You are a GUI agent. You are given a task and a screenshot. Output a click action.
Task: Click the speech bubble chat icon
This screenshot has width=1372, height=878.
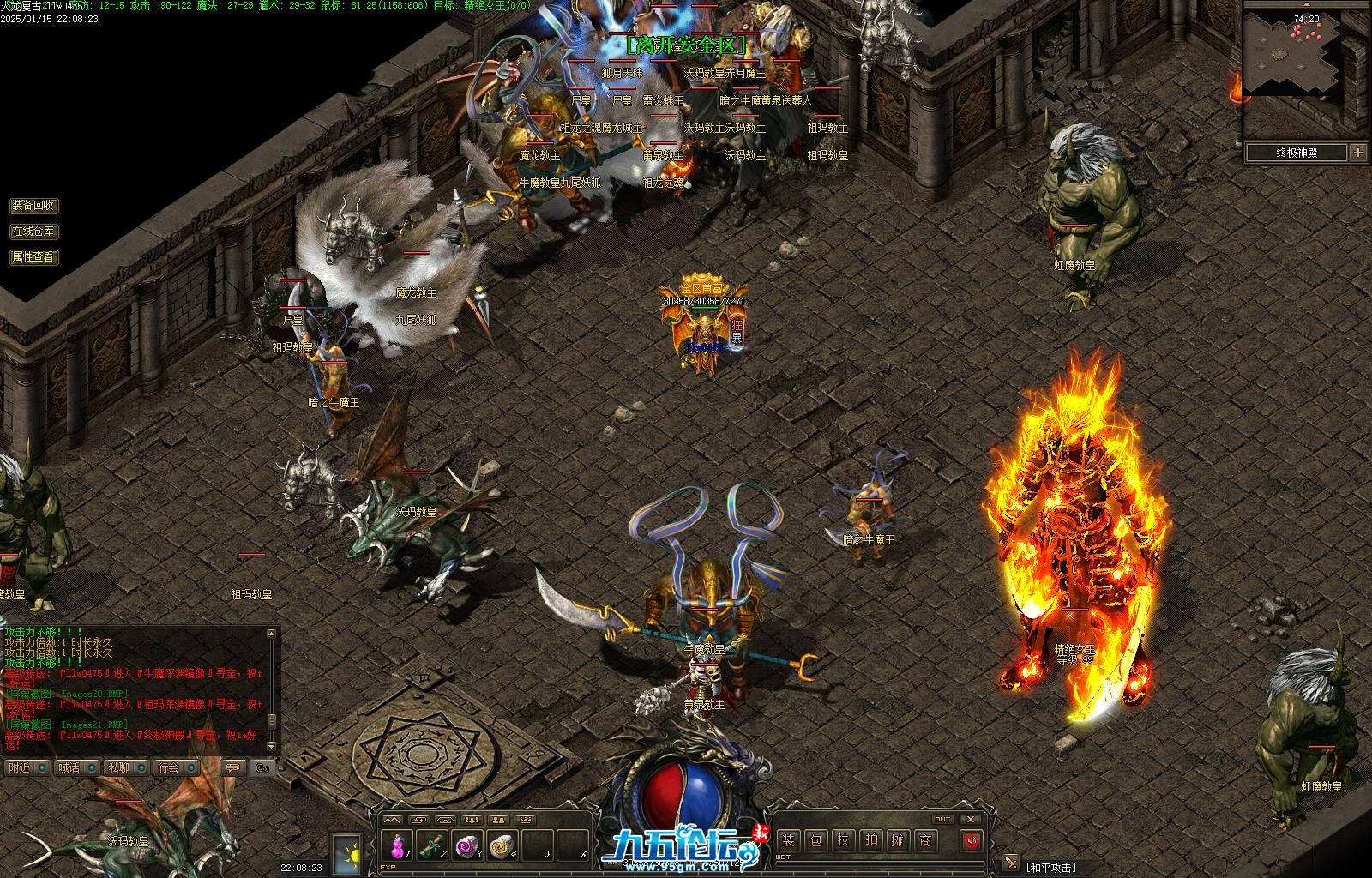(x=232, y=767)
